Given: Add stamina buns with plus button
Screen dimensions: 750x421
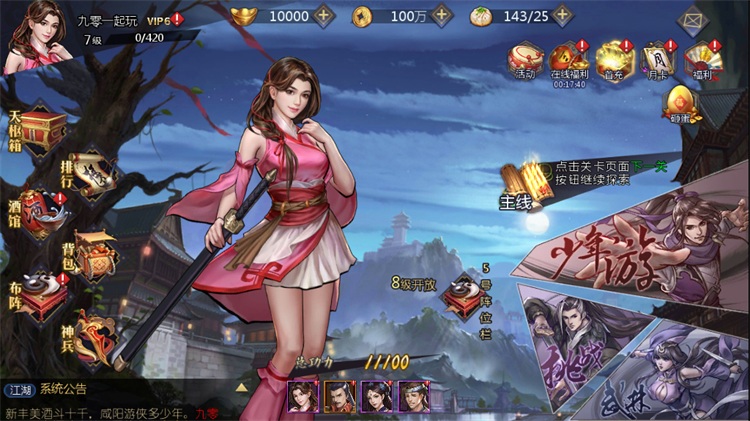Looking at the screenshot, I should click(x=564, y=16).
